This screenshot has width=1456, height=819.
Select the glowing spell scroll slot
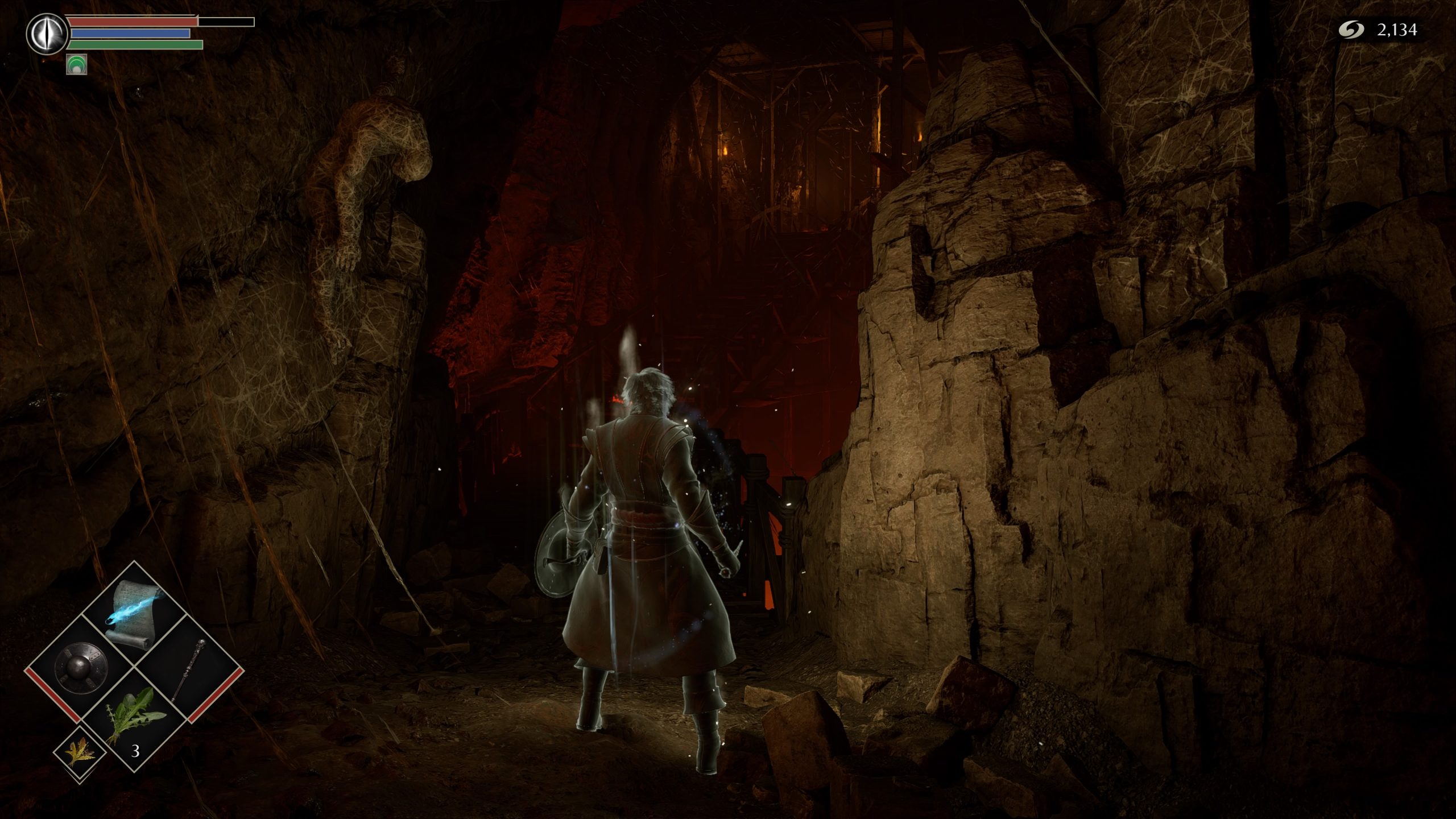[x=134, y=614]
